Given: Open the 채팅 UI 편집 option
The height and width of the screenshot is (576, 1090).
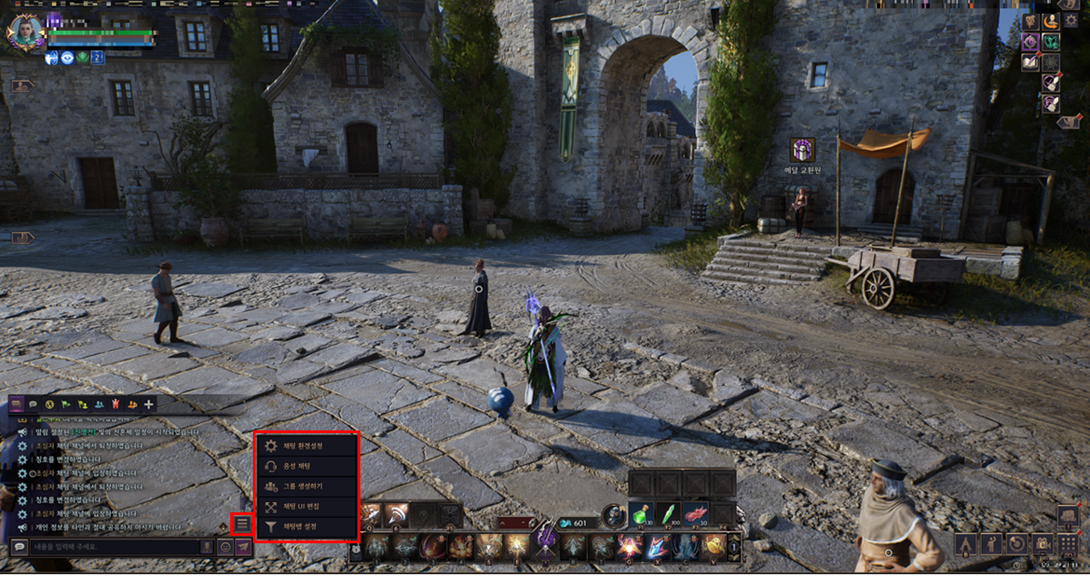Looking at the screenshot, I should [x=304, y=506].
